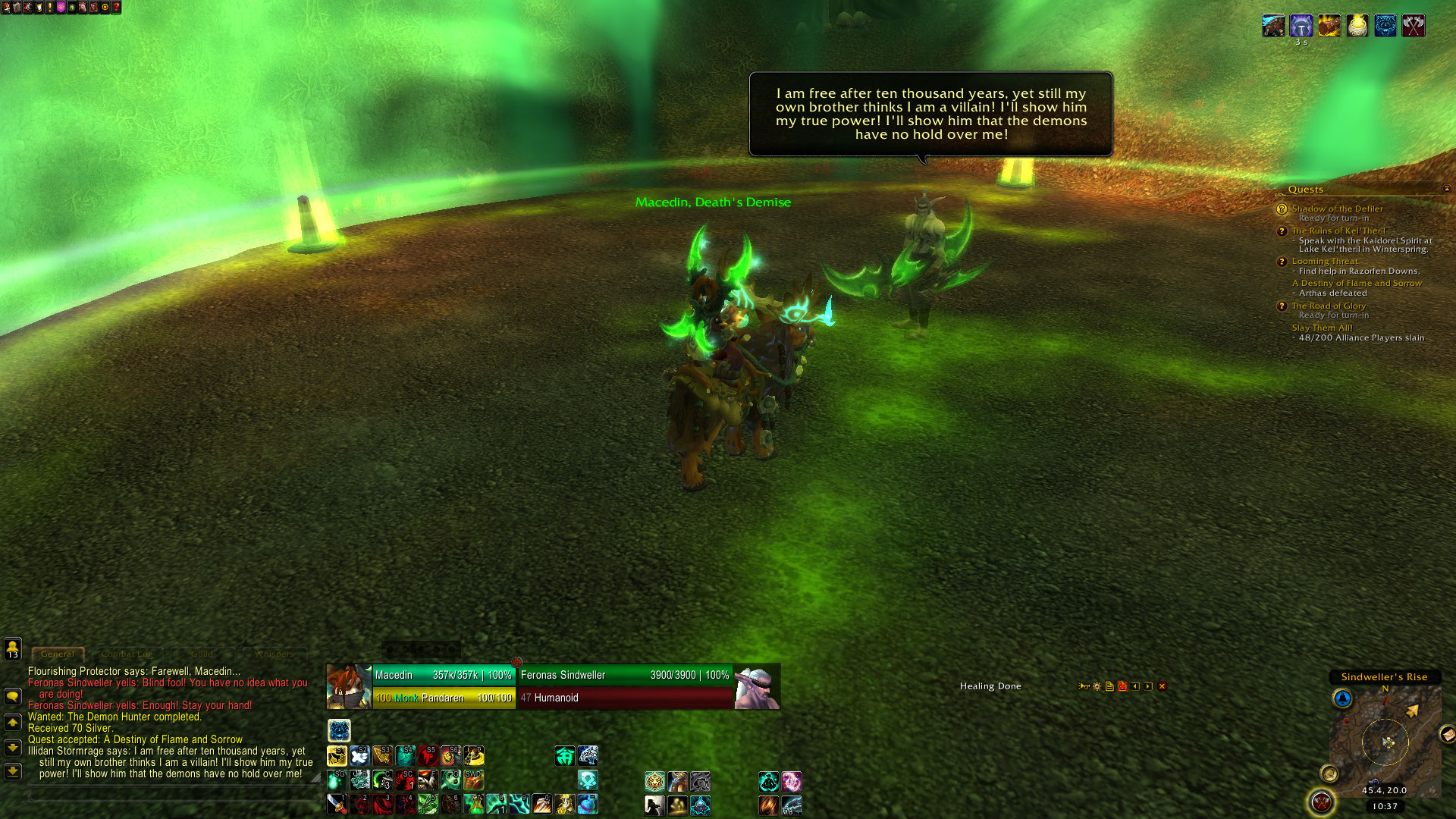Image resolution: width=1456 pixels, height=819 pixels.
Task: Open the Healing Done meter gear settings
Action: (x=1097, y=686)
